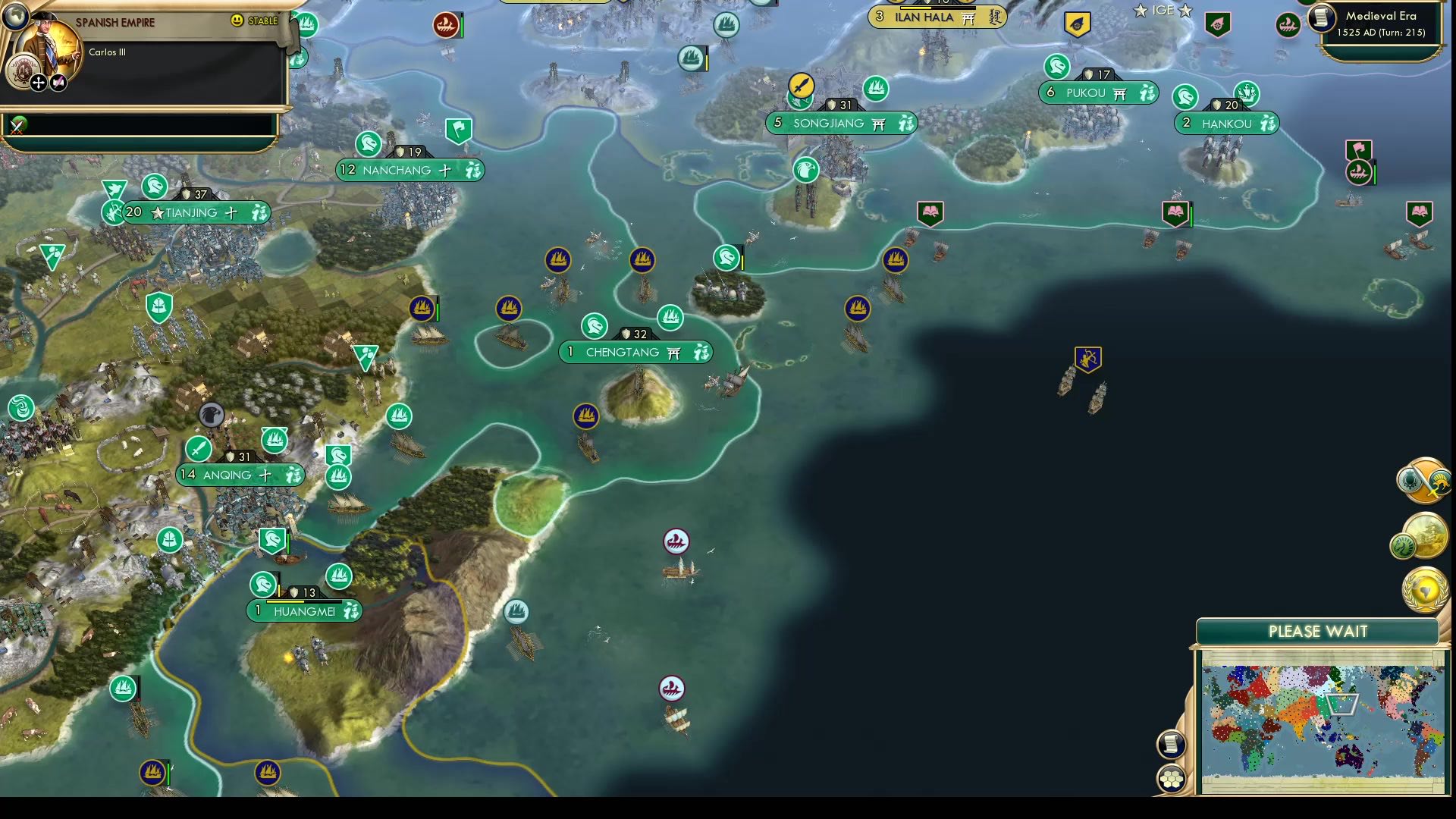Screen dimensions: 1456x819
Task: Select the Chengtang city banner
Action: coord(635,352)
